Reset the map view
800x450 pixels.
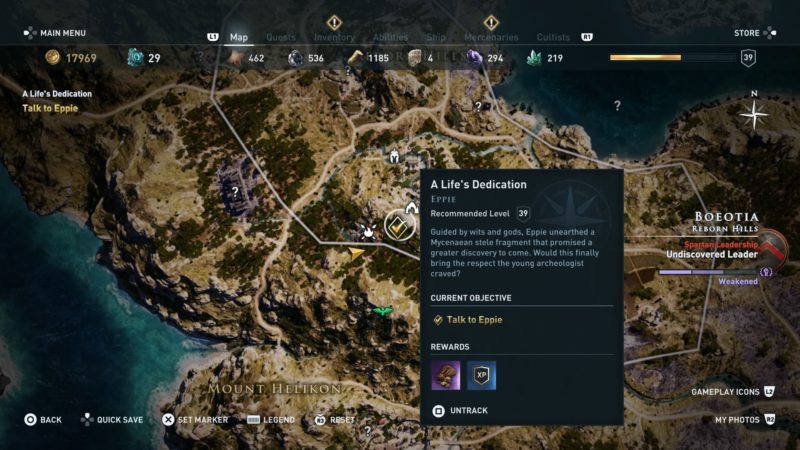click(335, 420)
